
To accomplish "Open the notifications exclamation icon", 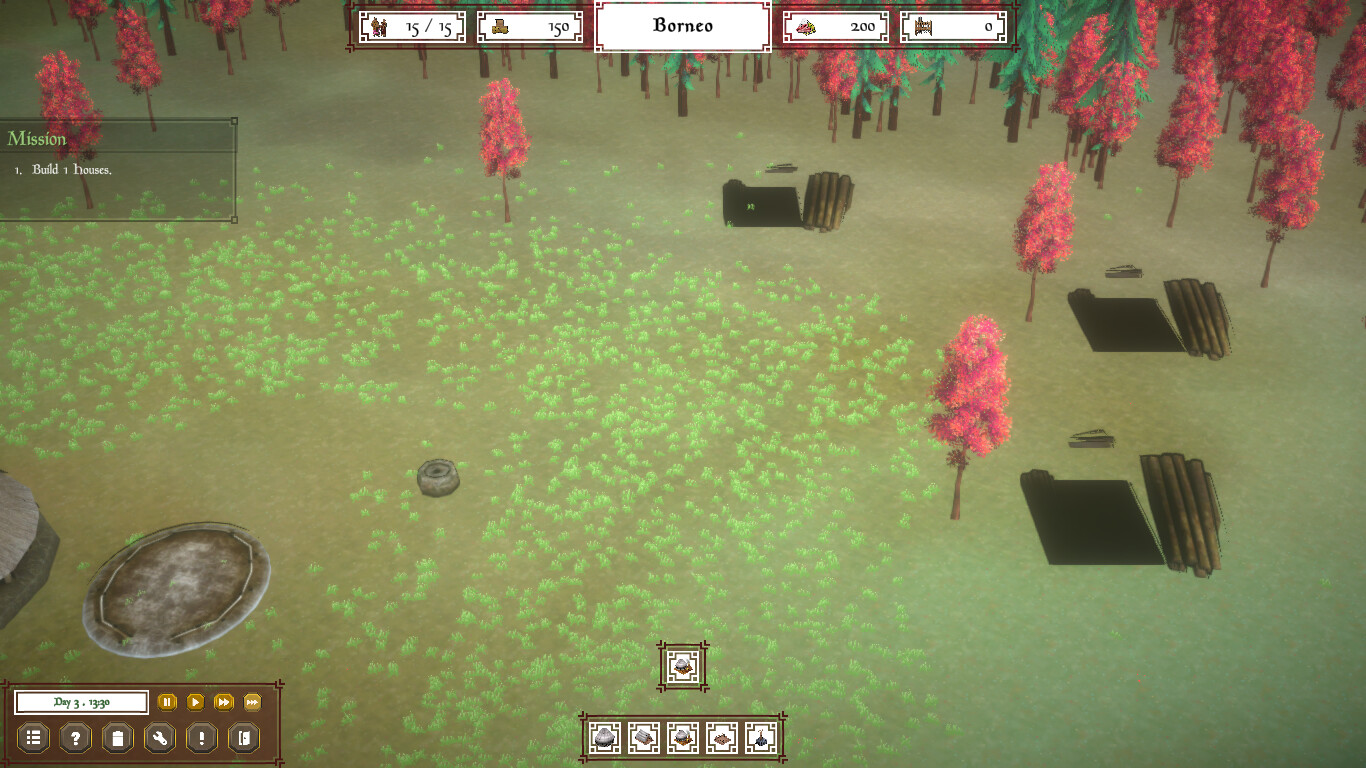I will point(202,738).
